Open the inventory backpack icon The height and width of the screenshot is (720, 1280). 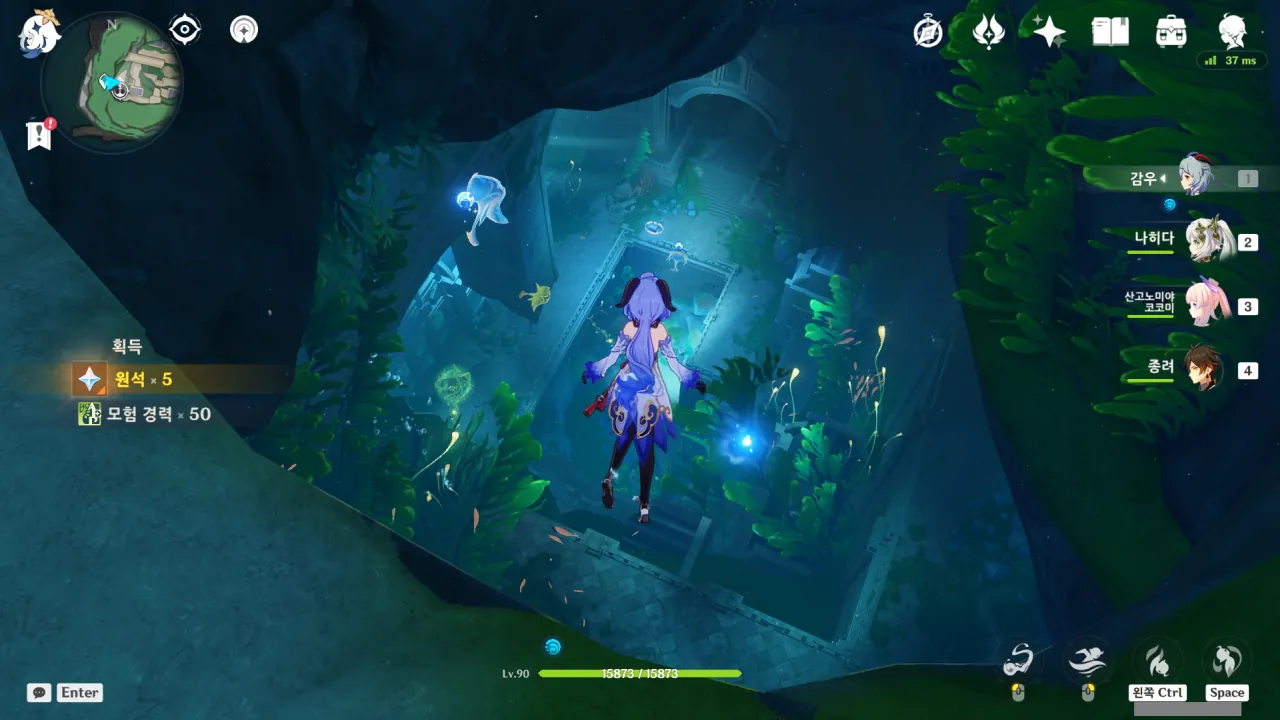[1170, 32]
